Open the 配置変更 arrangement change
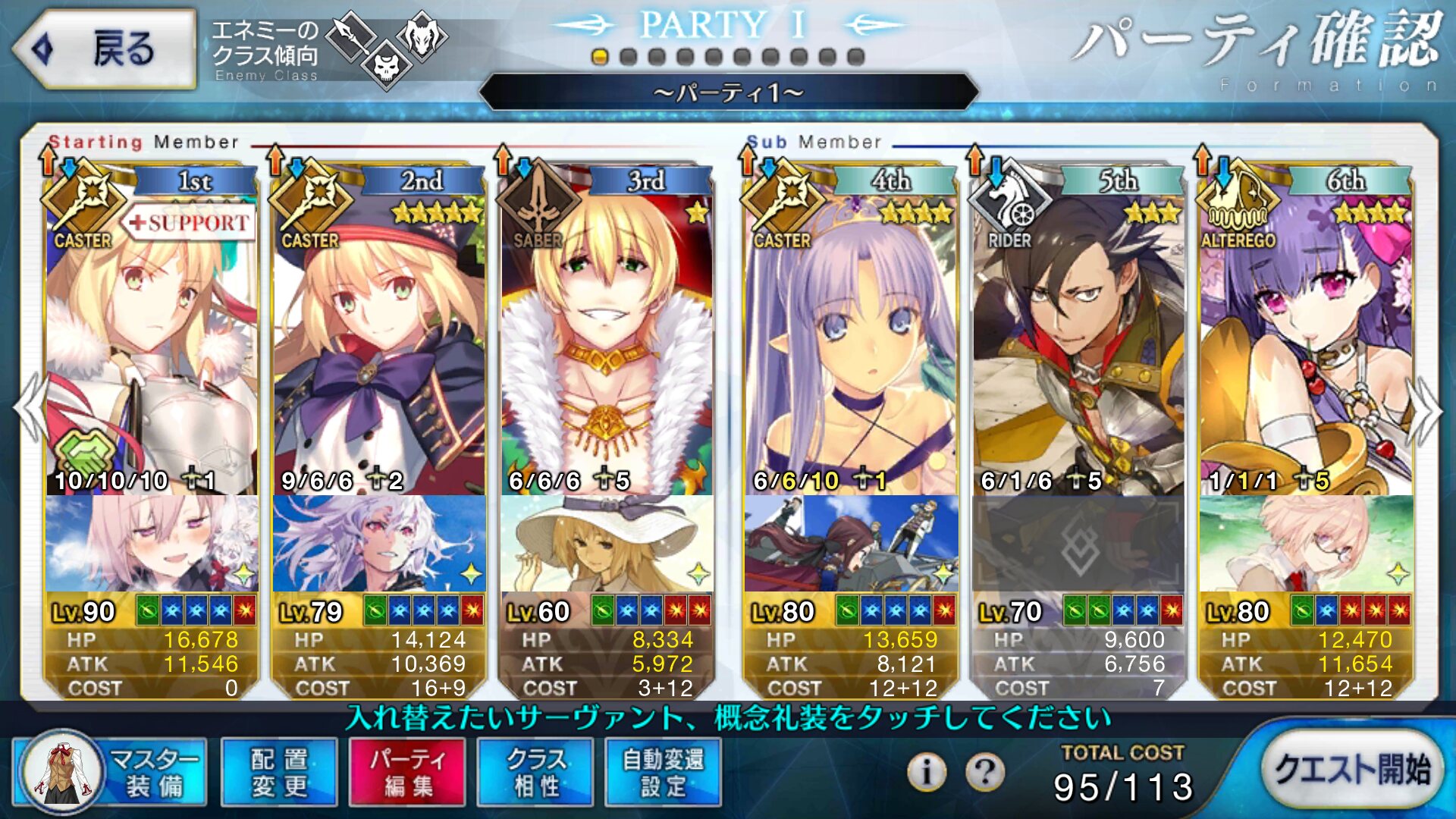 [279, 773]
